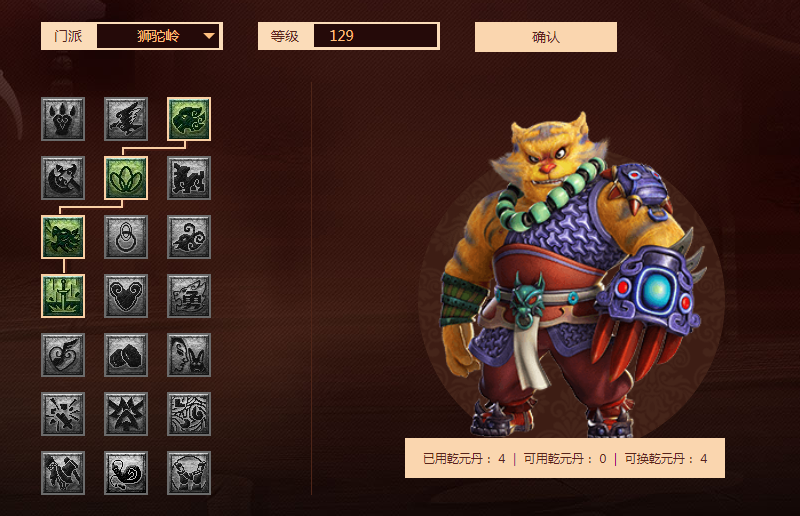Select the green lotus leaf skill
Image resolution: width=800 pixels, height=516 pixels.
coord(126,178)
